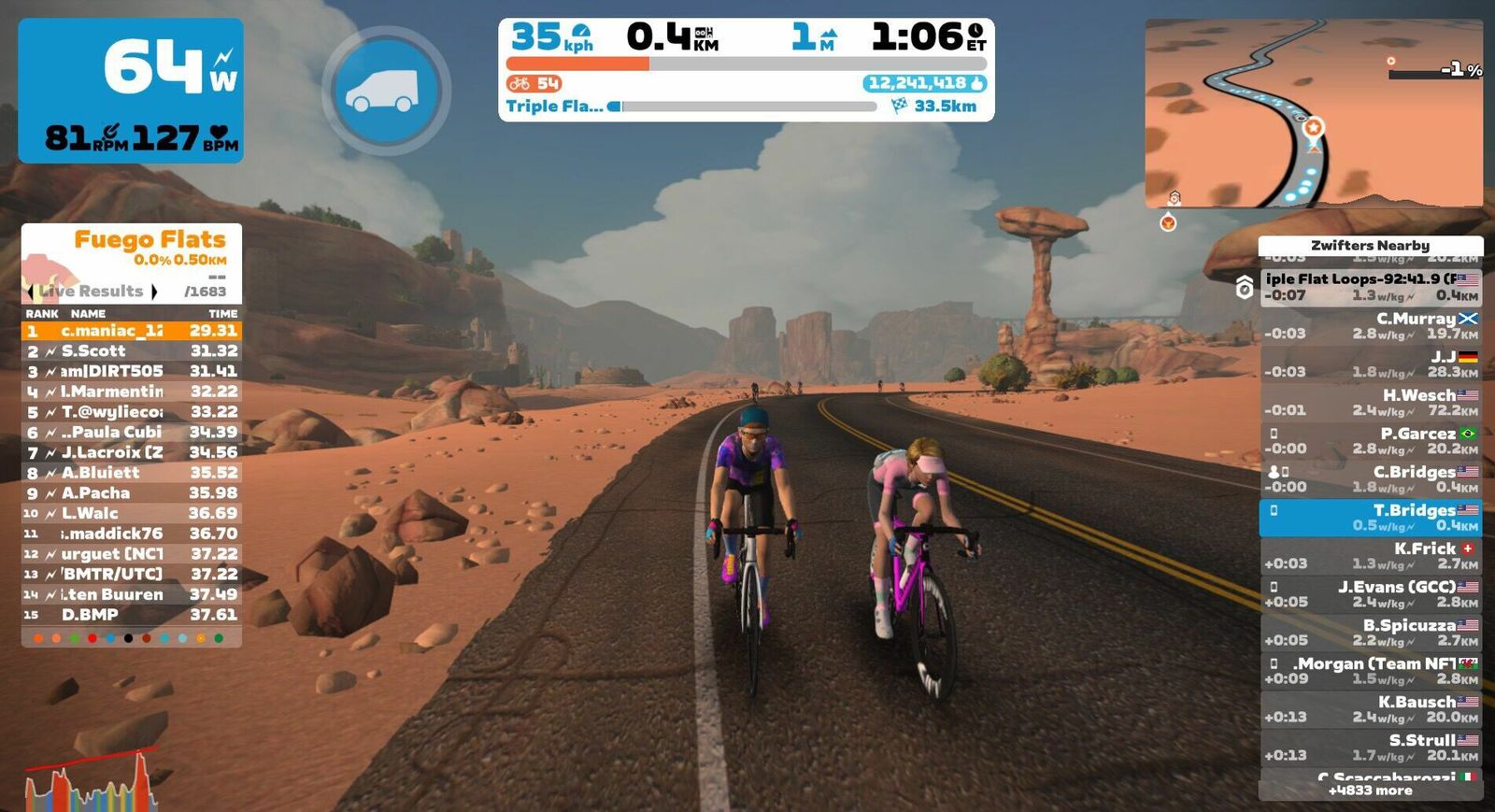Activate the van power-up icon
Image resolution: width=1495 pixels, height=812 pixels.
[386, 91]
